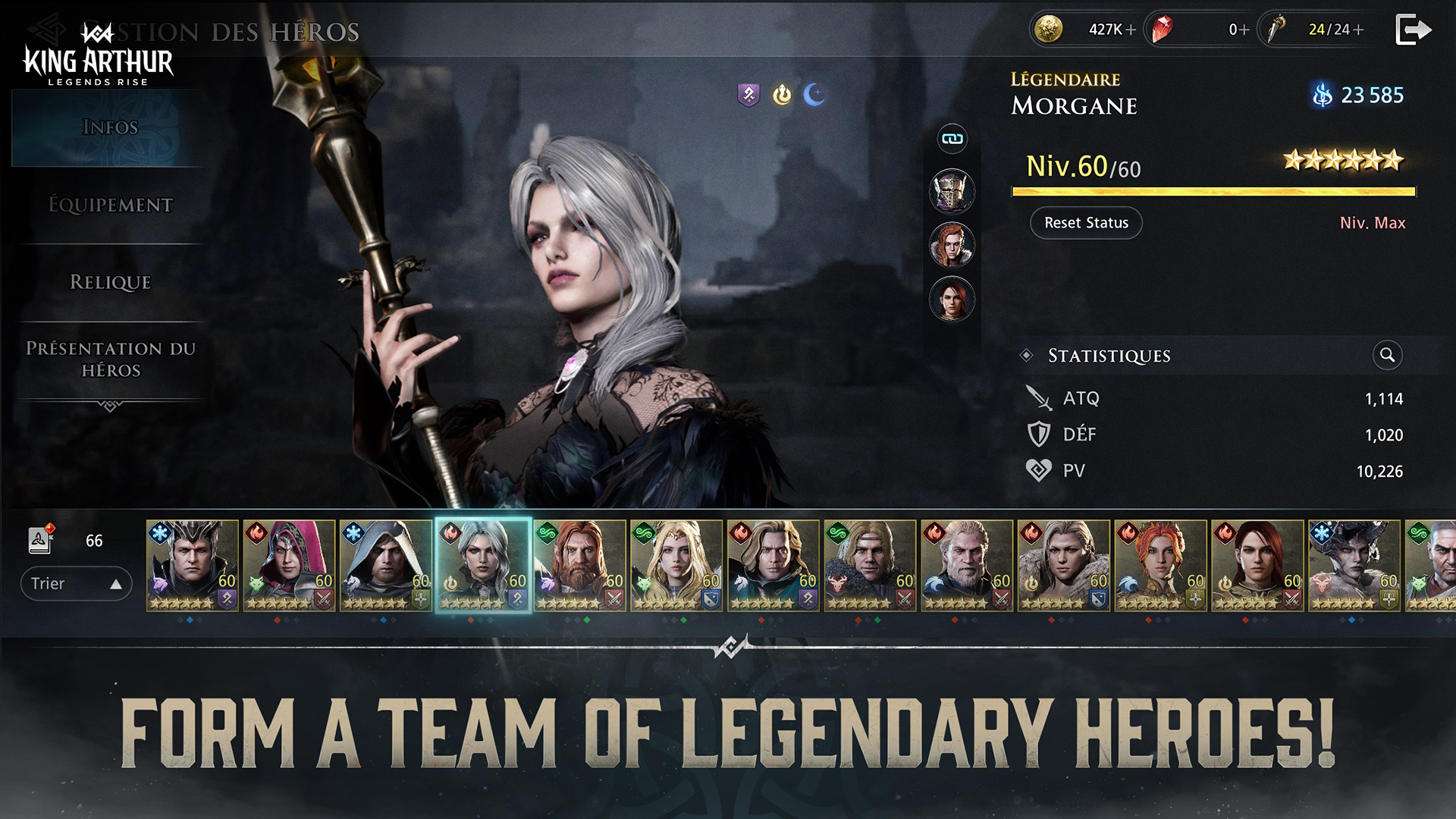This screenshot has height=819, width=1456.
Task: Click the yellow flame emblem icon
Action: click(x=781, y=95)
